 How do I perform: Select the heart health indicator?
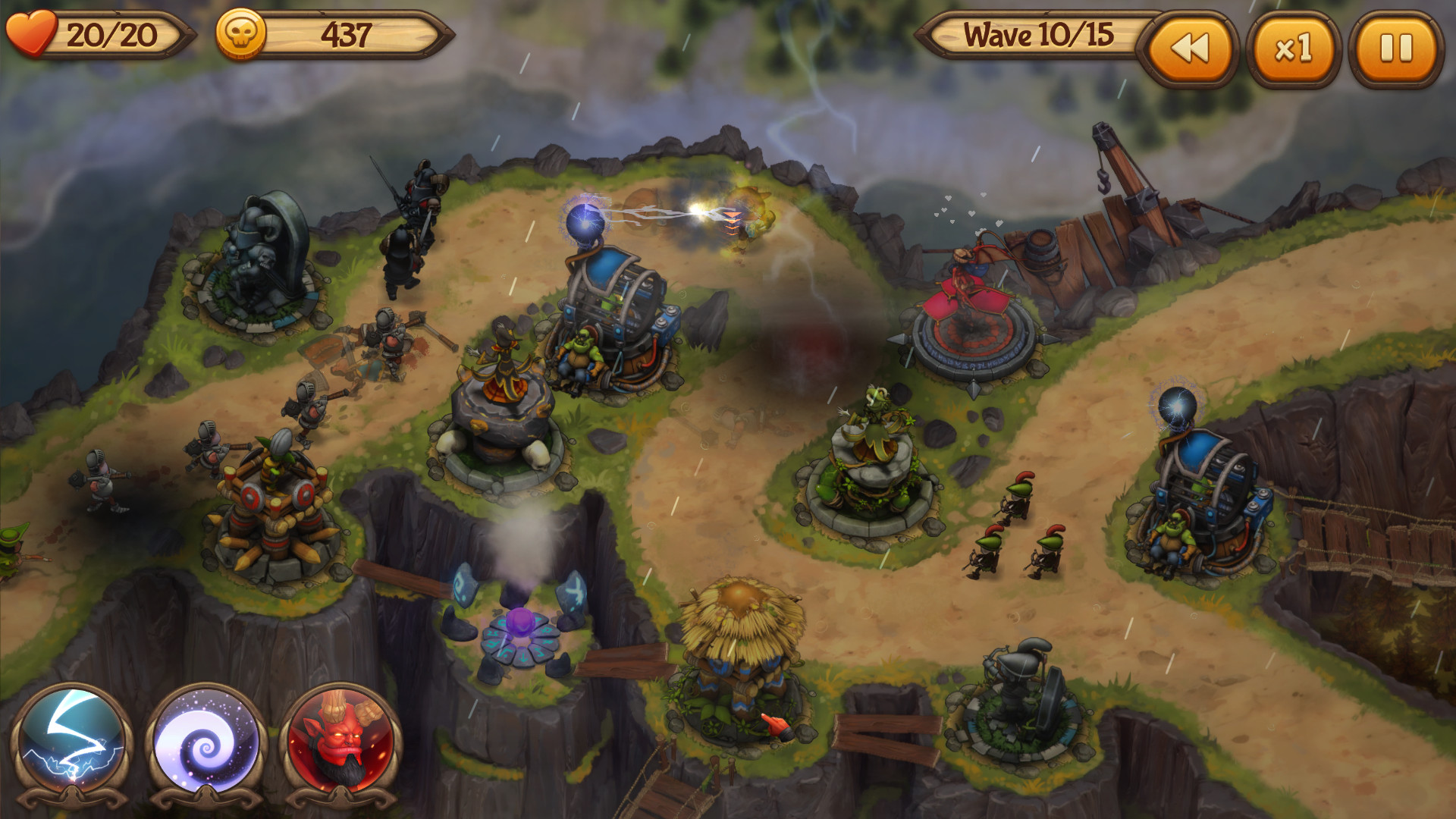click(x=32, y=33)
